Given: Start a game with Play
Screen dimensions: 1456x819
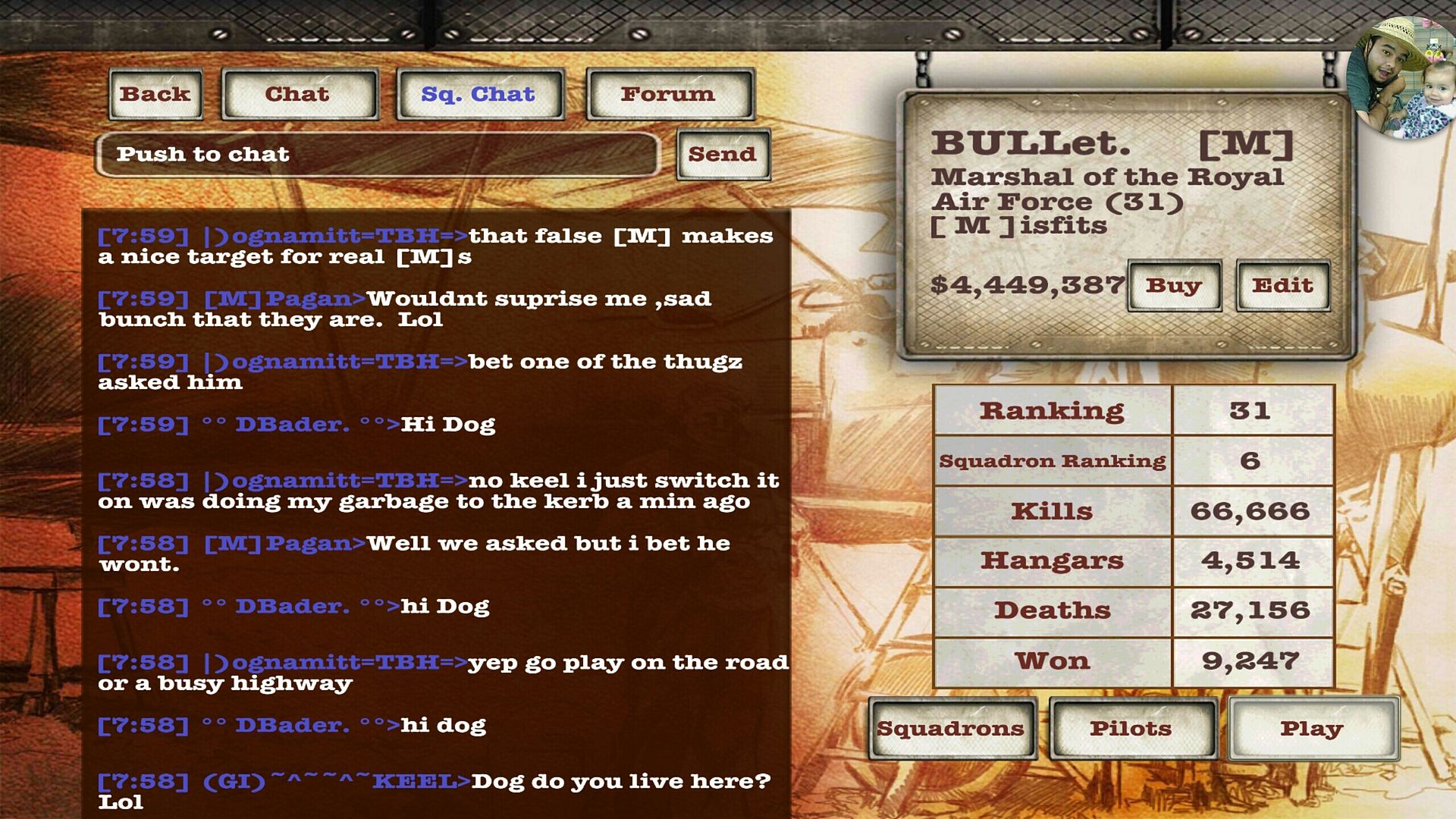Looking at the screenshot, I should 1313,729.
